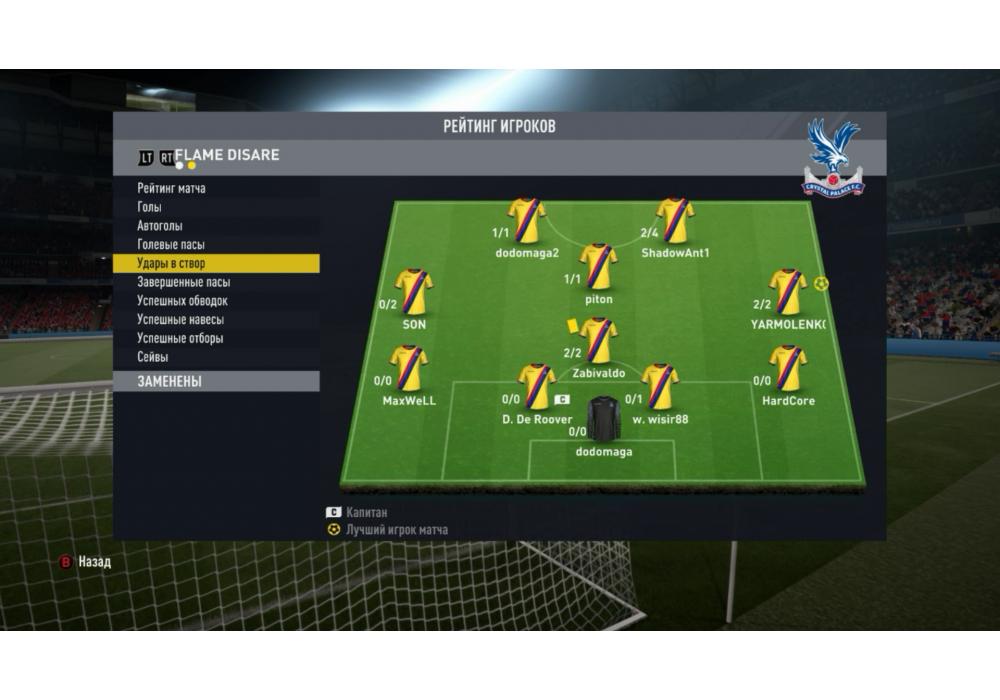The height and width of the screenshot is (700, 1000).
Task: Choose the Успешные навесы entry
Action: 180,320
